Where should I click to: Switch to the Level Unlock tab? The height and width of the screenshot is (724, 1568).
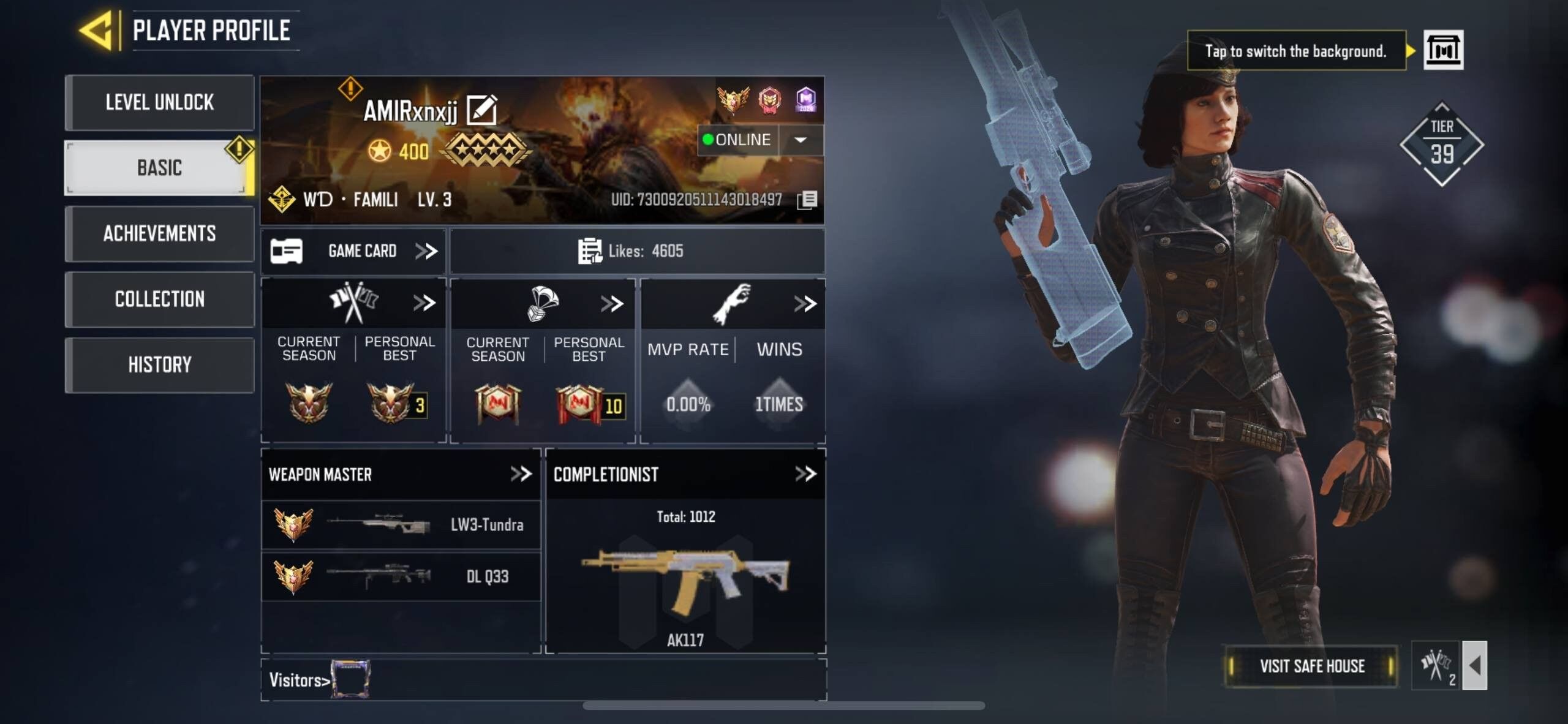(x=159, y=102)
